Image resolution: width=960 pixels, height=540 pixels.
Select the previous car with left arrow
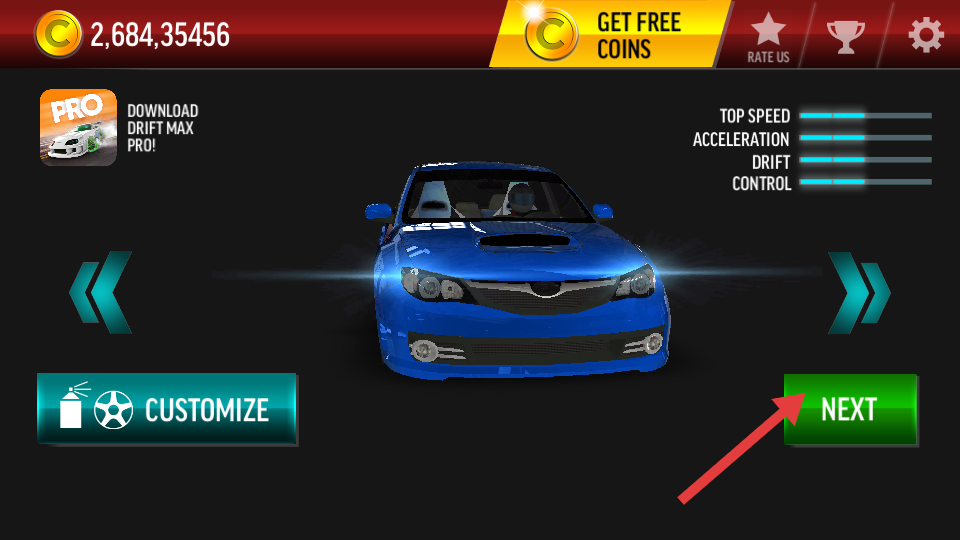point(99,292)
